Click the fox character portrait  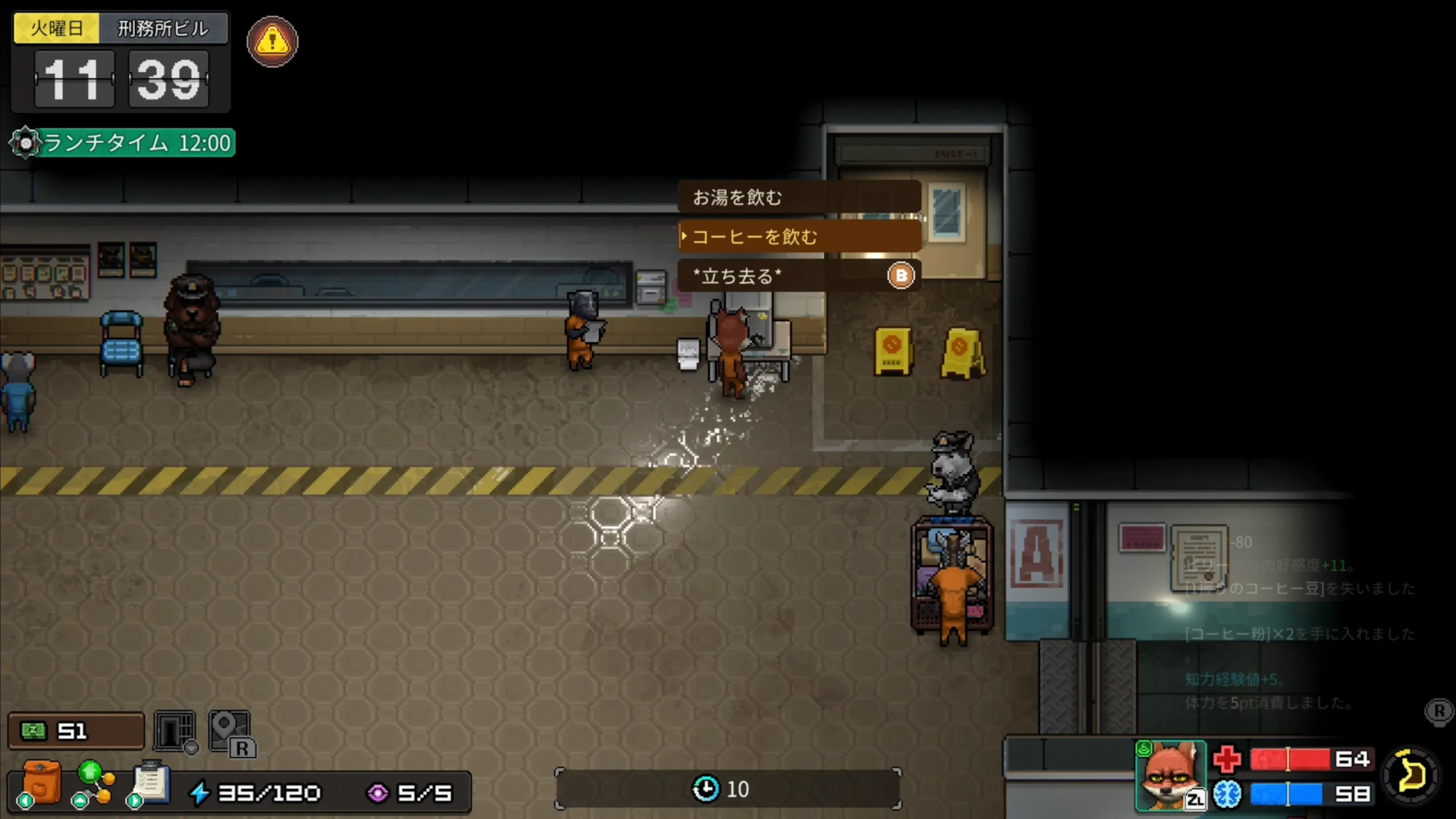coord(1170,775)
